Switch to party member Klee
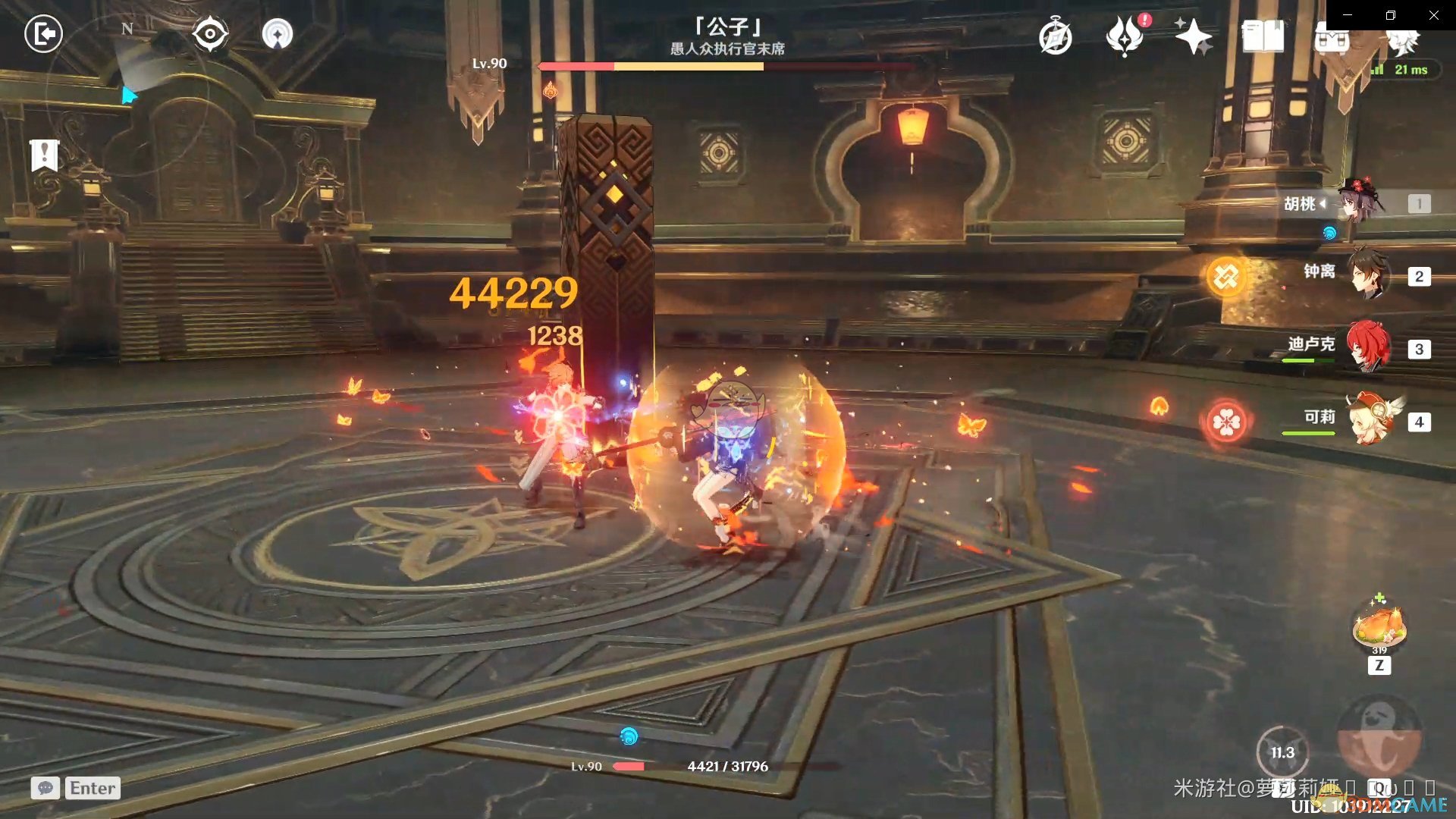This screenshot has height=819, width=1456. [x=1371, y=419]
